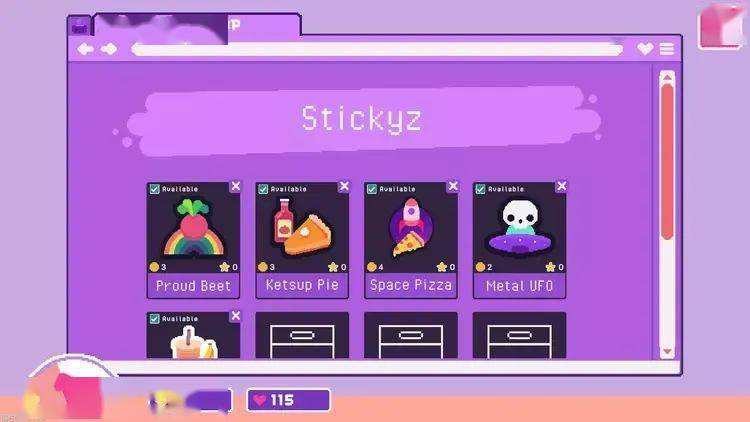Open the heart favorites icon
The width and height of the screenshot is (750, 422).
coord(645,48)
